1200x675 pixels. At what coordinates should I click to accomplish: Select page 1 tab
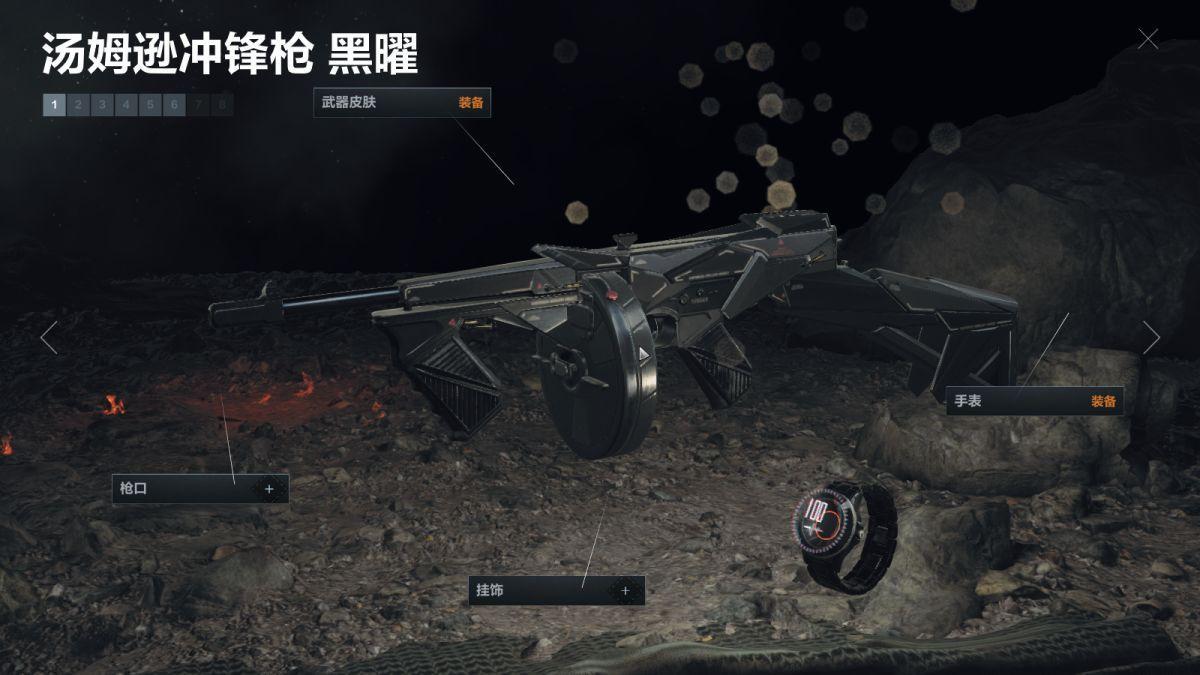(54, 104)
